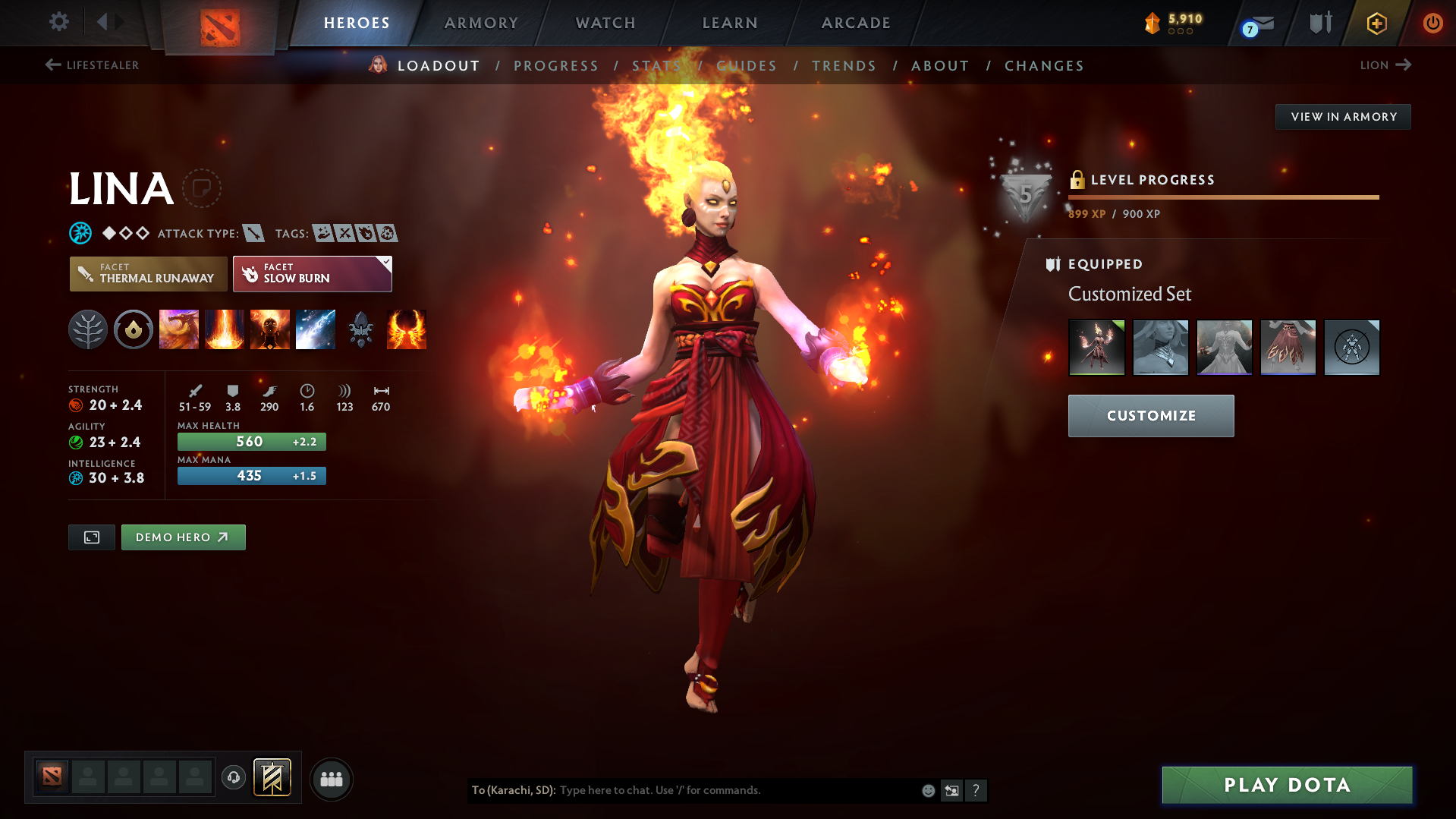This screenshot has width=1456, height=819.
Task: Select the Thermal Runaway facet
Action: (148, 273)
